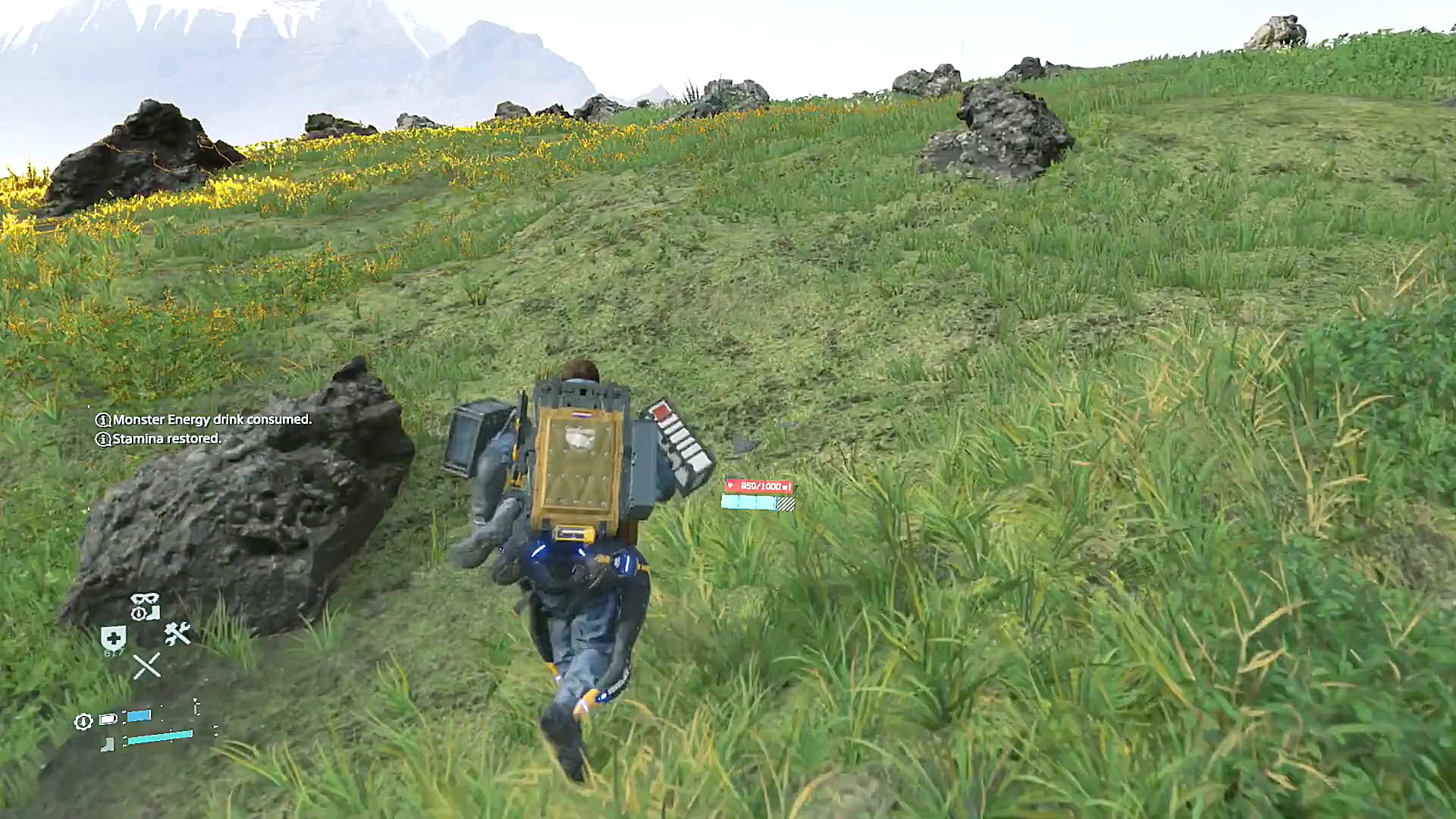The image size is (1456, 819).
Task: Click the heart icon on the health bar
Action: click(730, 485)
